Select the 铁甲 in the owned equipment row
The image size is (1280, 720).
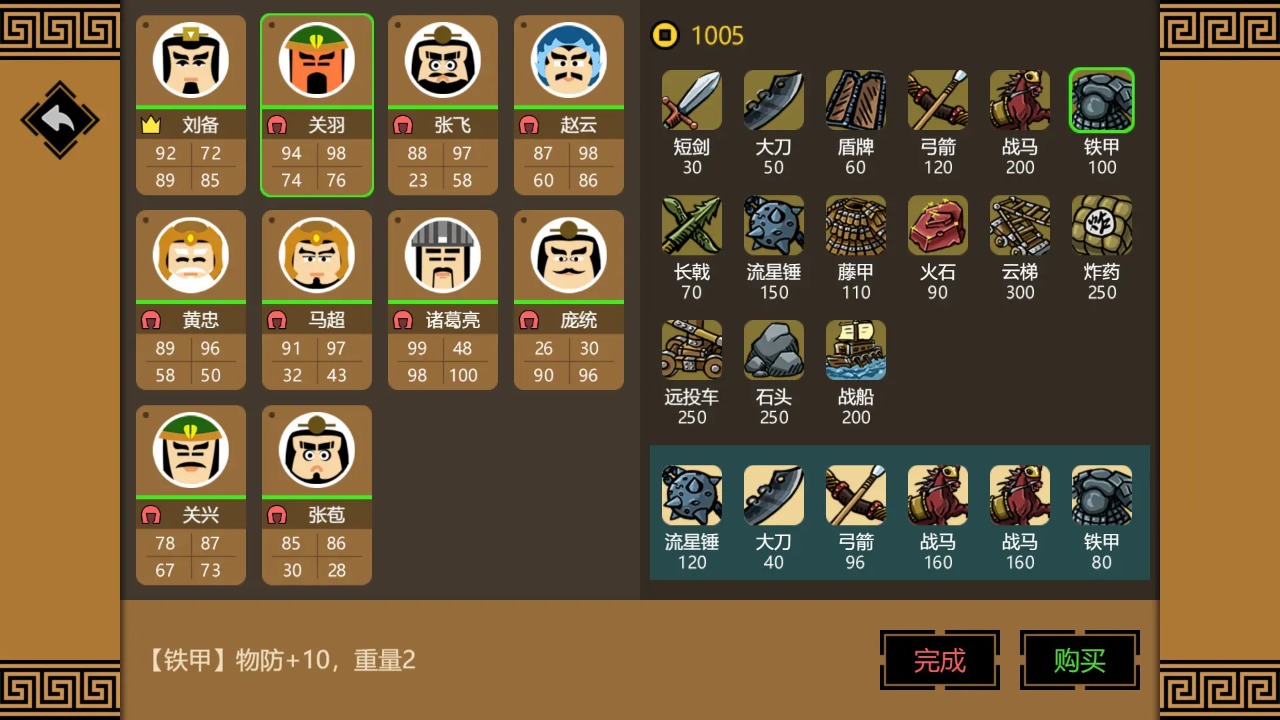(1101, 495)
